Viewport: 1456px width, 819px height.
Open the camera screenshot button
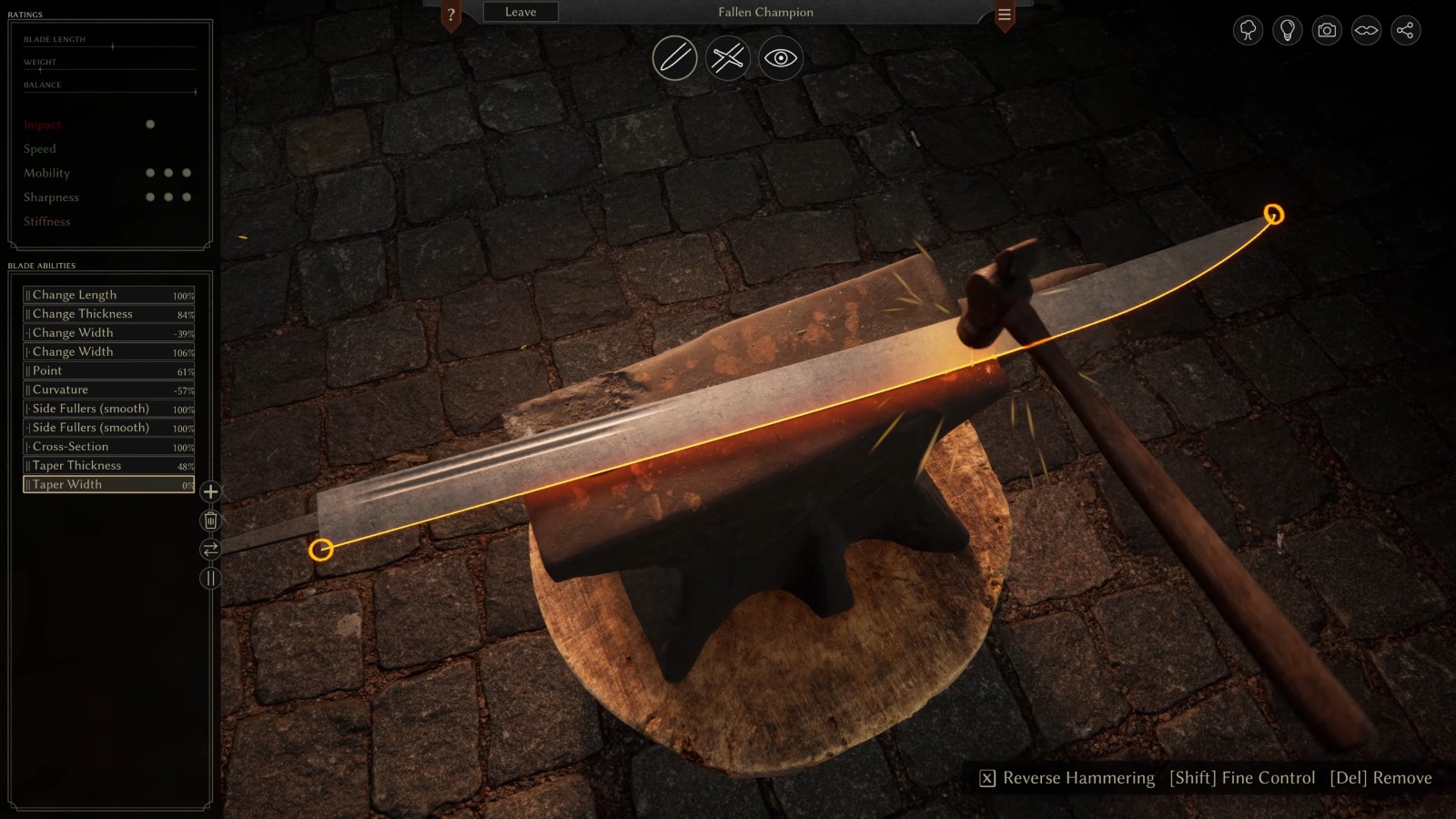click(1327, 31)
